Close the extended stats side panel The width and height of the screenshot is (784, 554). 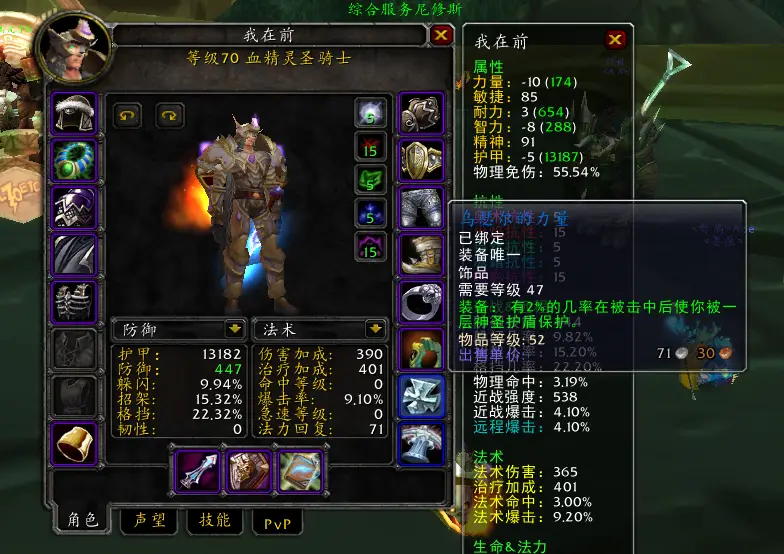[x=616, y=40]
